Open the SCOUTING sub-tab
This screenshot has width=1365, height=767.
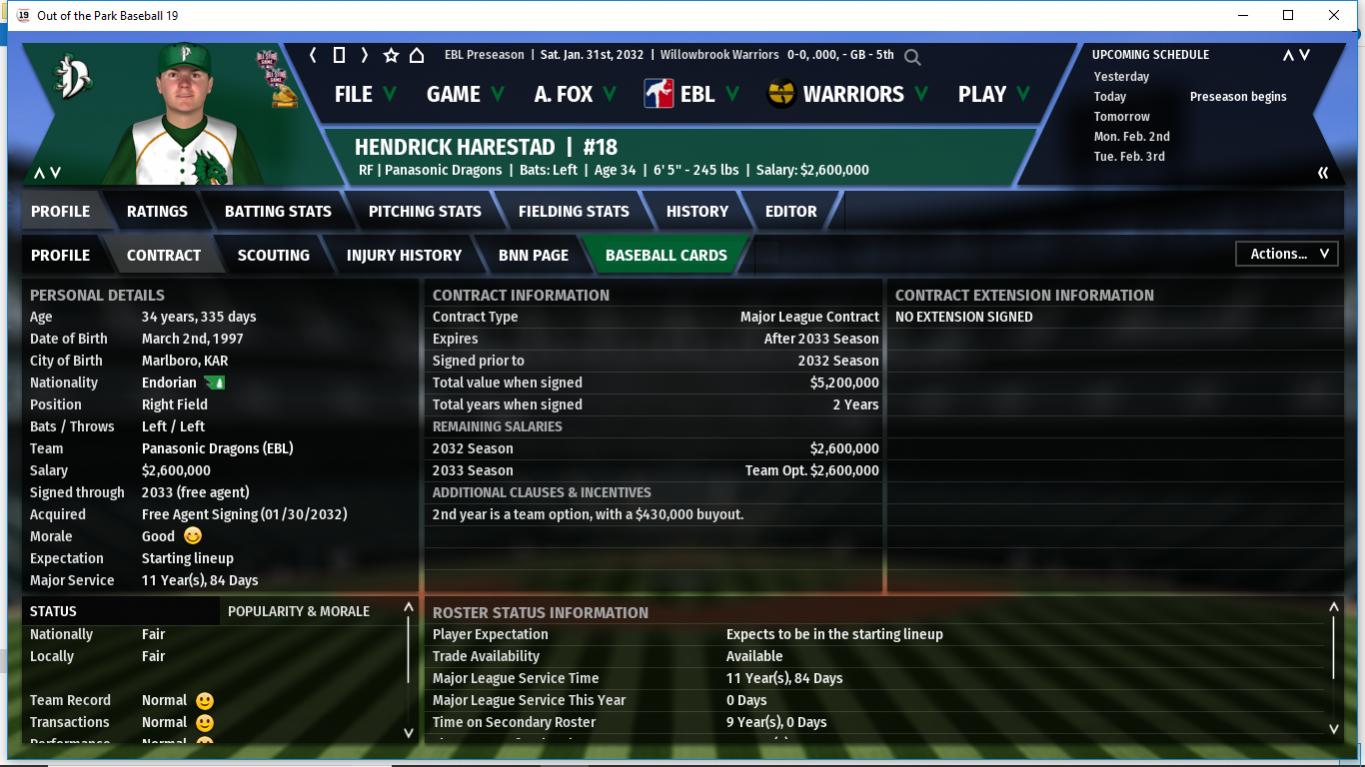273,255
